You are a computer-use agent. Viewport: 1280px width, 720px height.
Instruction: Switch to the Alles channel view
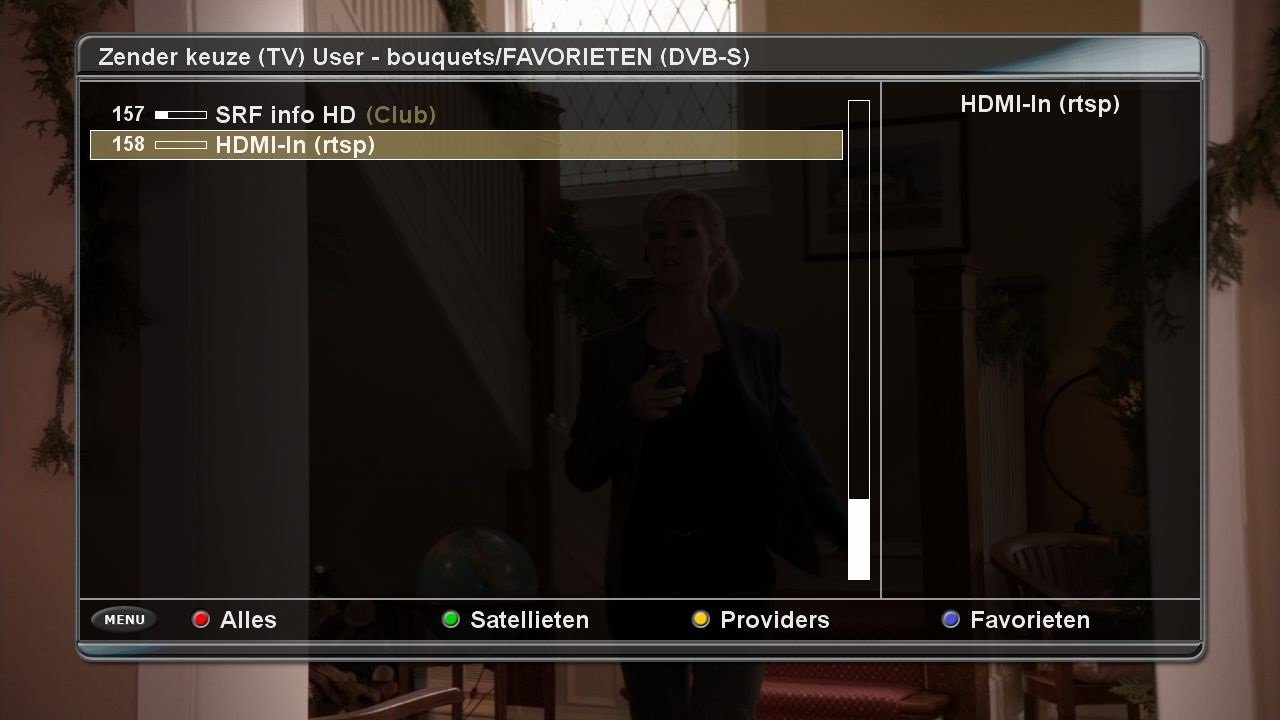[x=248, y=619]
